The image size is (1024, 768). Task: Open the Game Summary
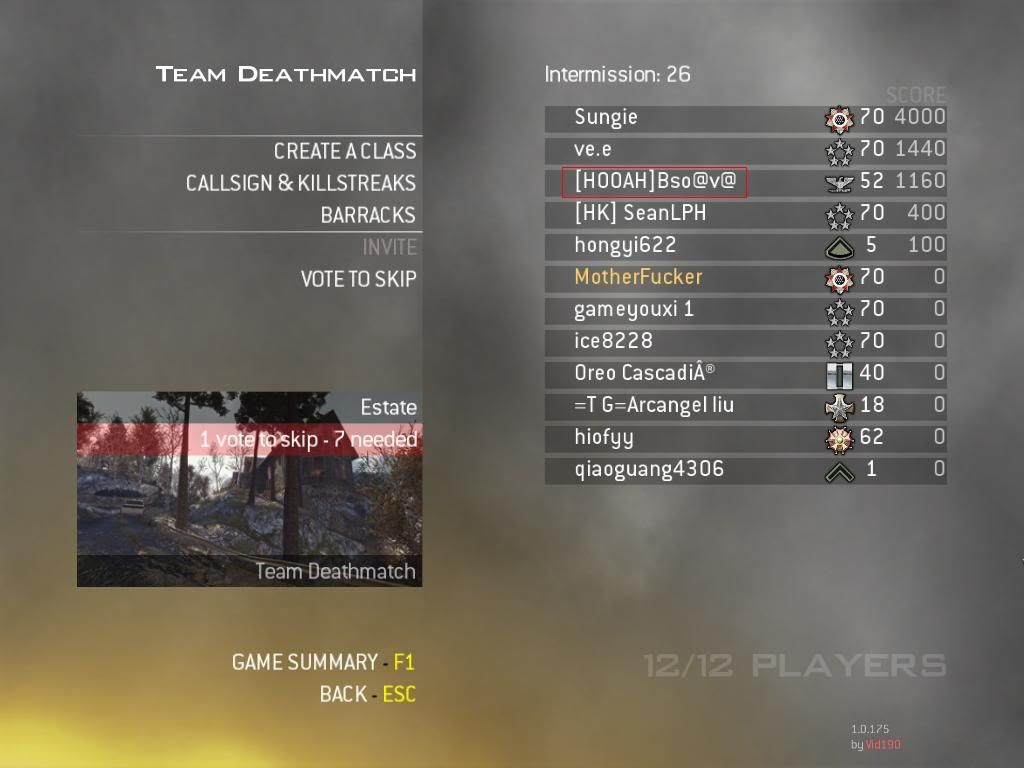tap(322, 662)
